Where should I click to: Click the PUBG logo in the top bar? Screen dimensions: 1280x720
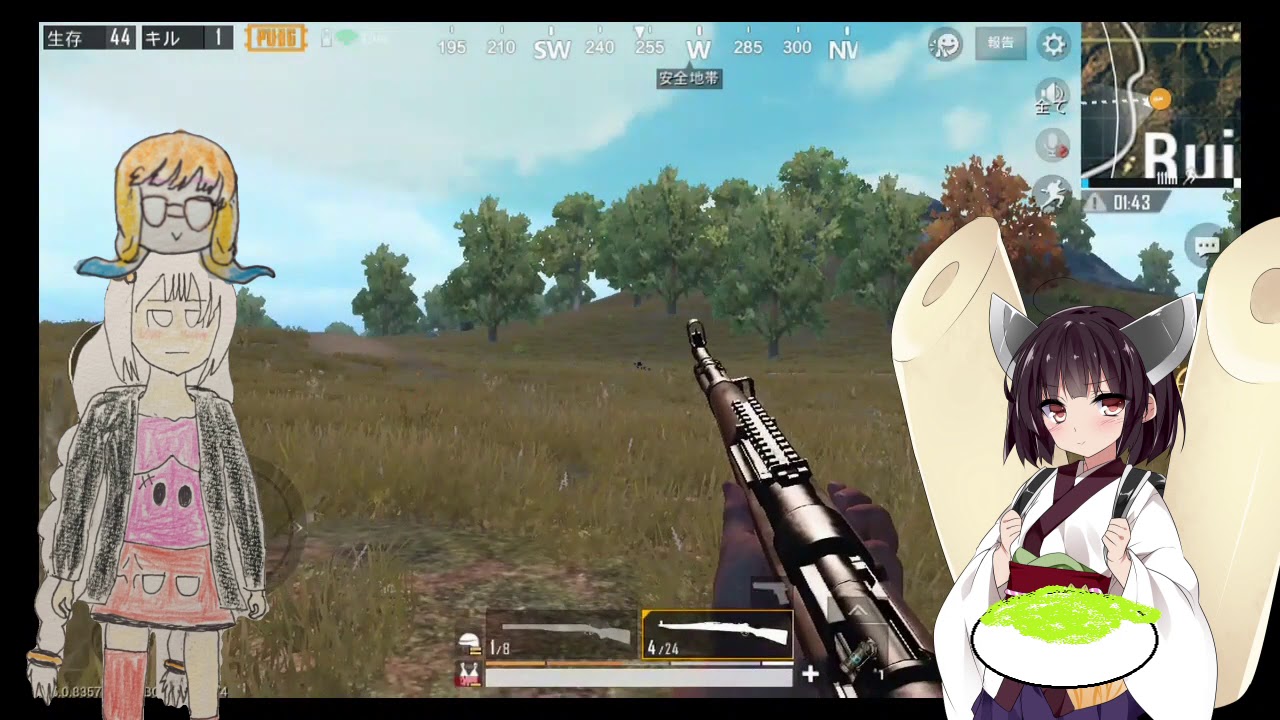[276, 38]
